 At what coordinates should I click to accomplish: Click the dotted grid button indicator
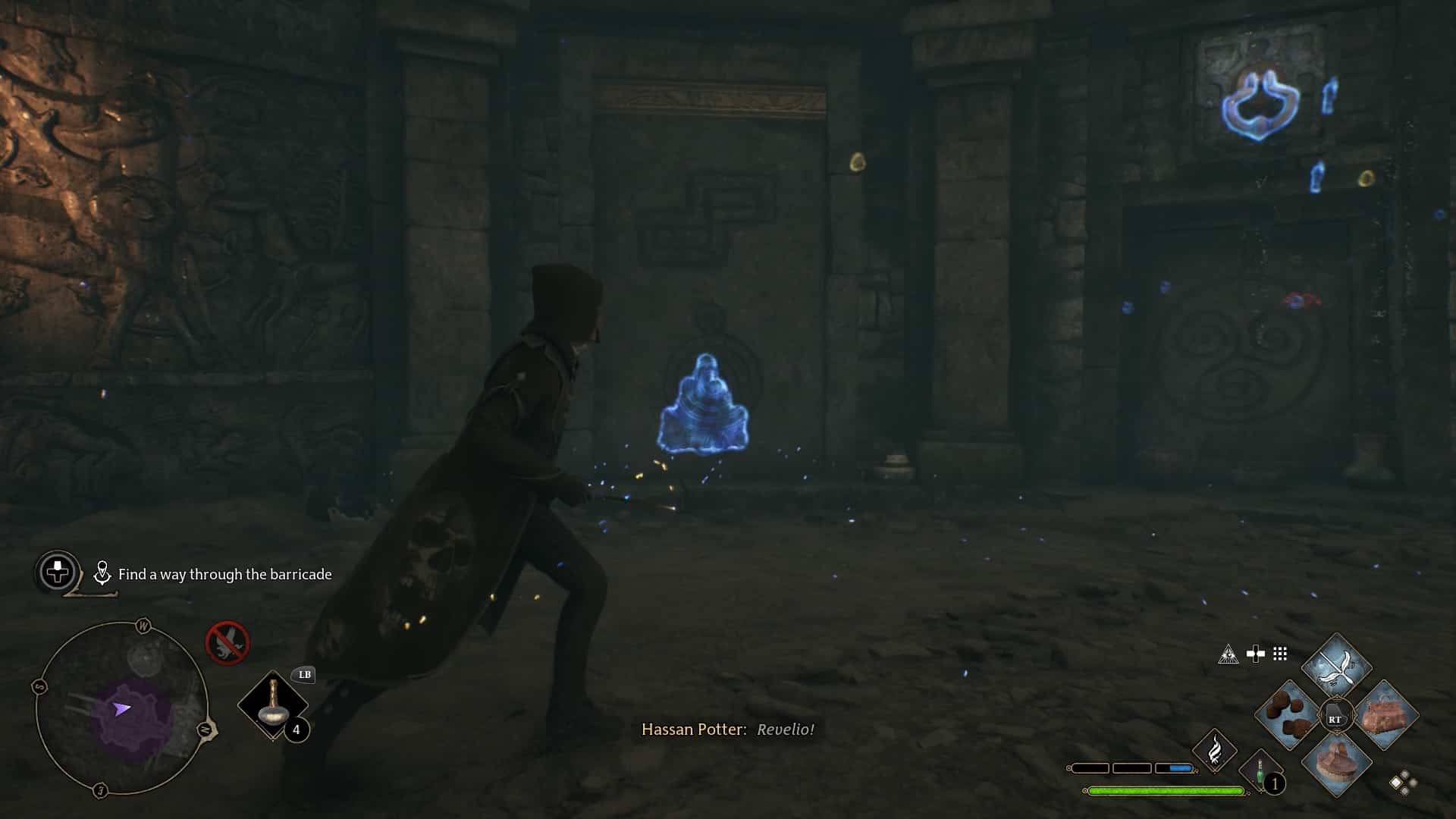pos(1280,654)
